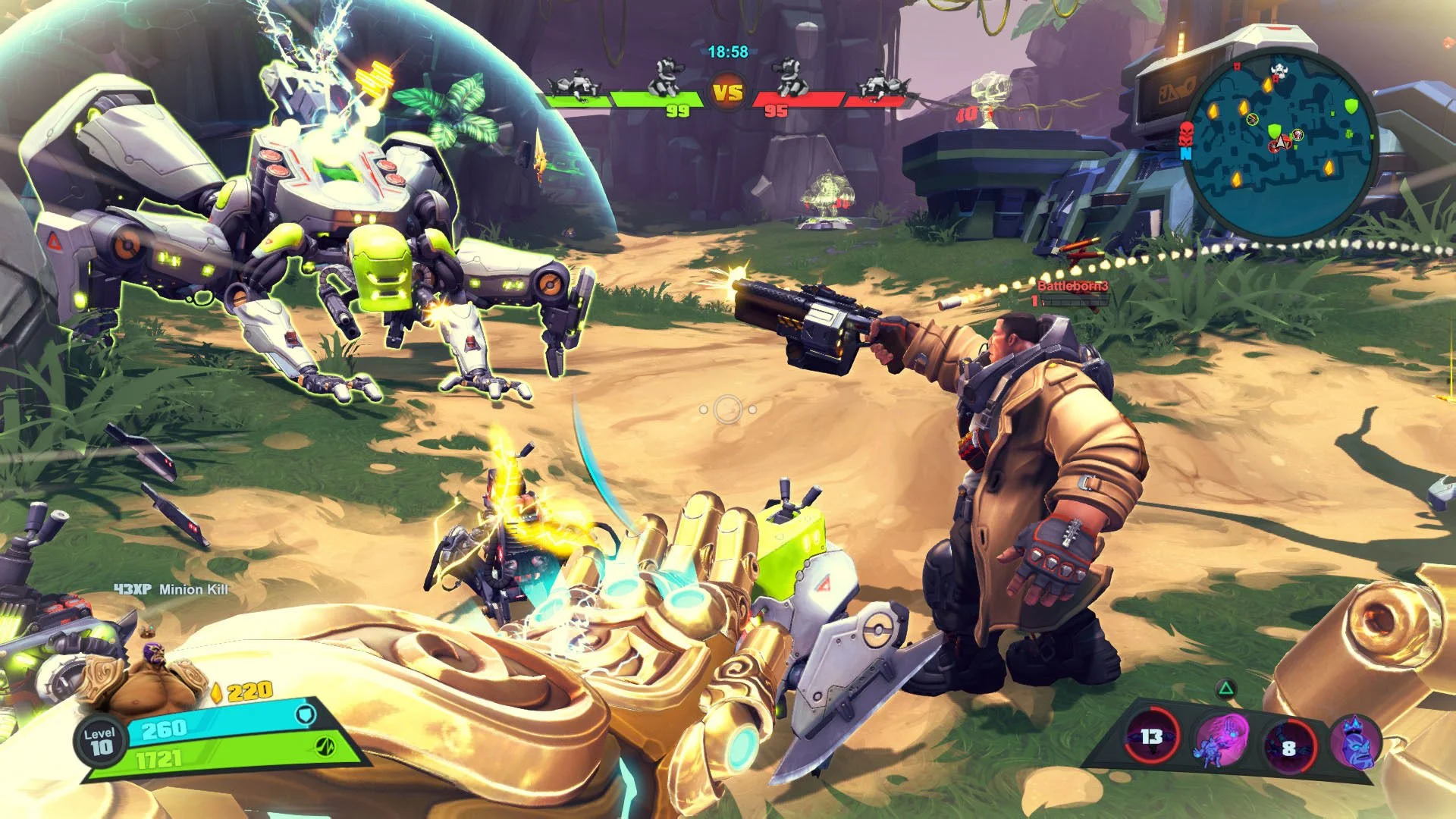Trigger the ability icon showing cooldown 8
1456x819 pixels.
point(1289,747)
